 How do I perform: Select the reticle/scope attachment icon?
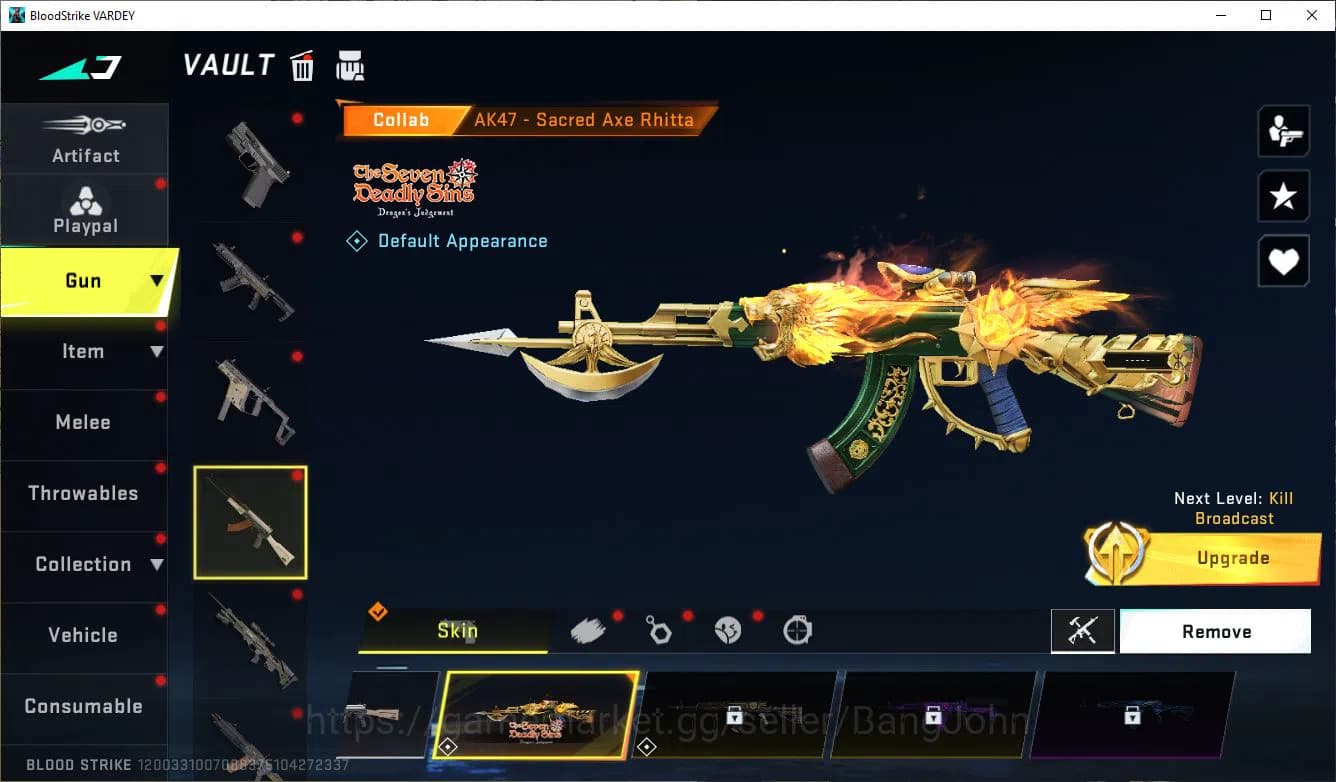(x=797, y=630)
